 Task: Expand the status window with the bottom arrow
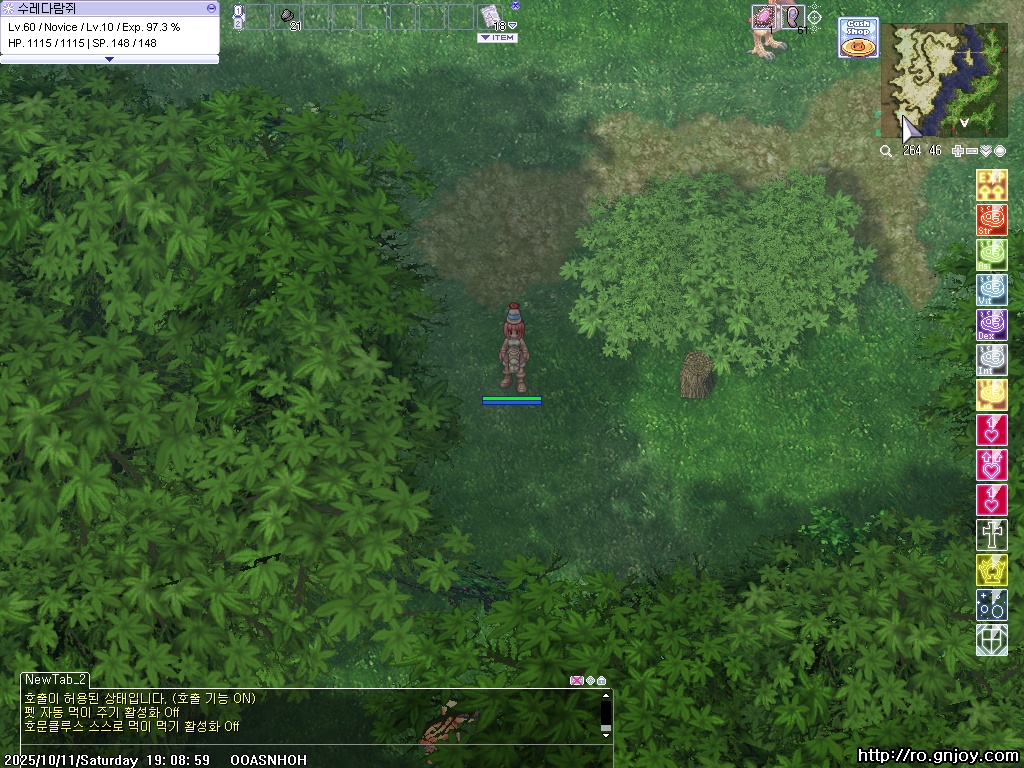(x=109, y=59)
